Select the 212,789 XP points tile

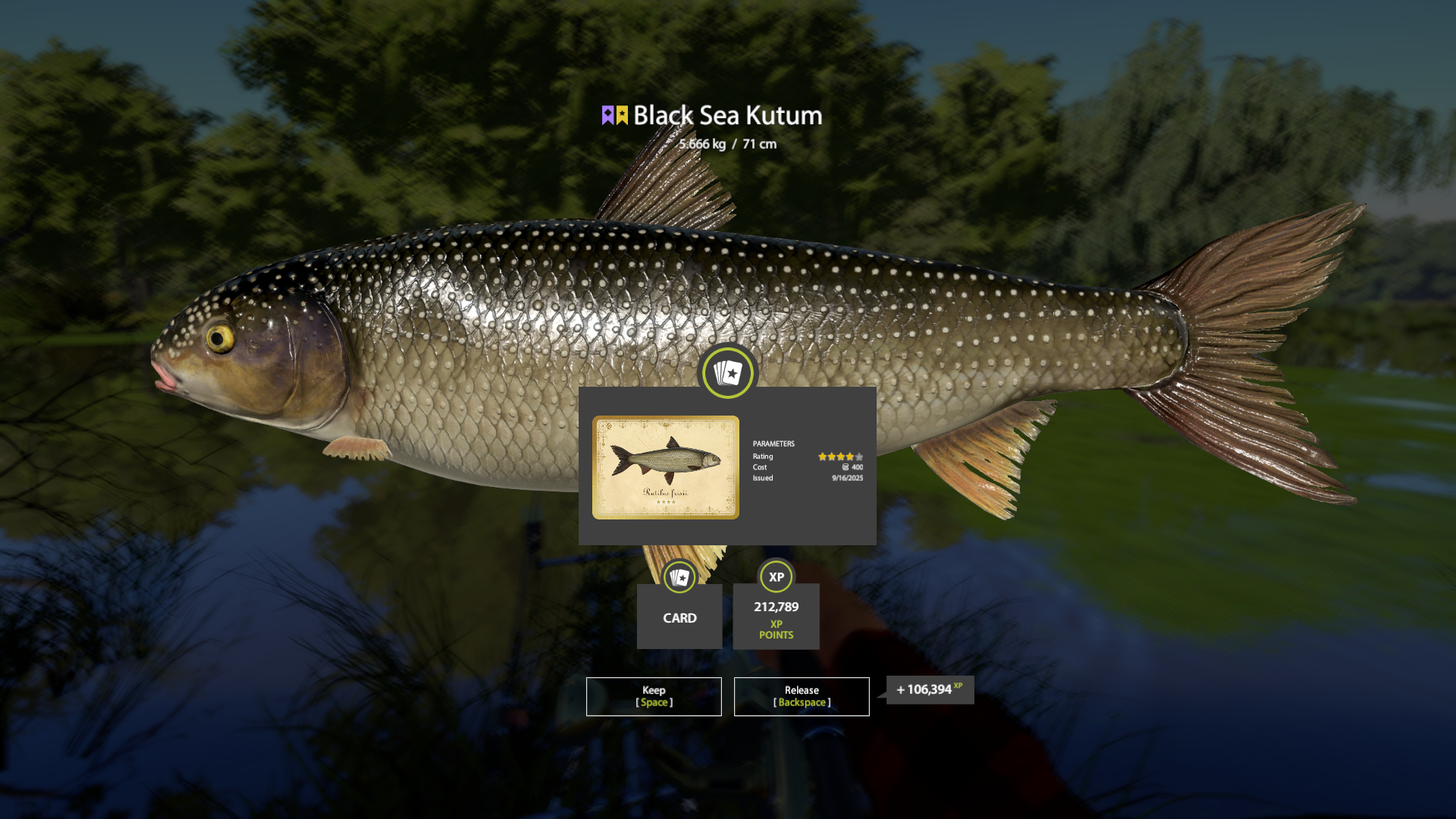coord(776,617)
